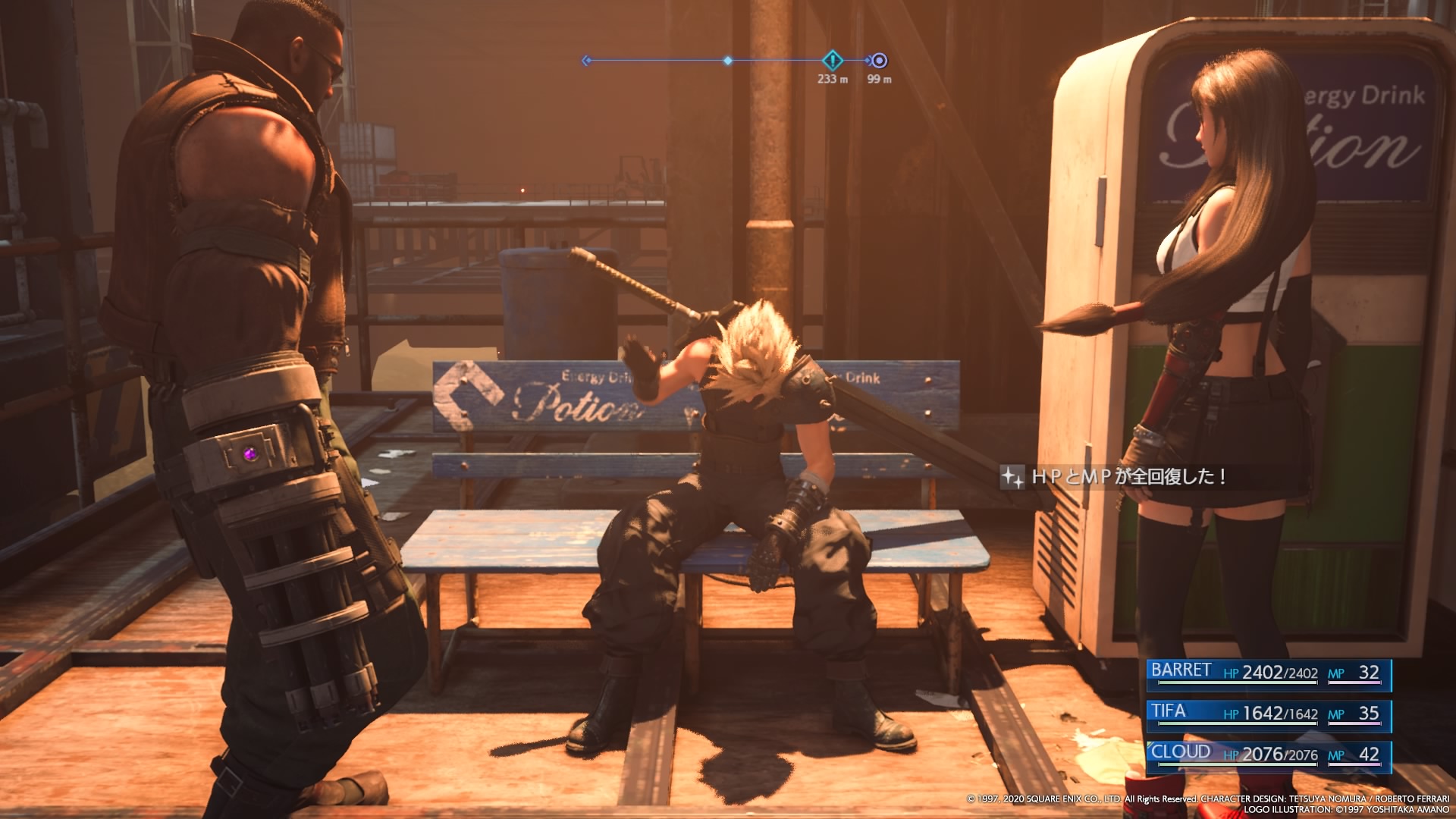The height and width of the screenshot is (819, 1456).
Task: Click the 233 m quest marker on compass
Action: [x=832, y=60]
